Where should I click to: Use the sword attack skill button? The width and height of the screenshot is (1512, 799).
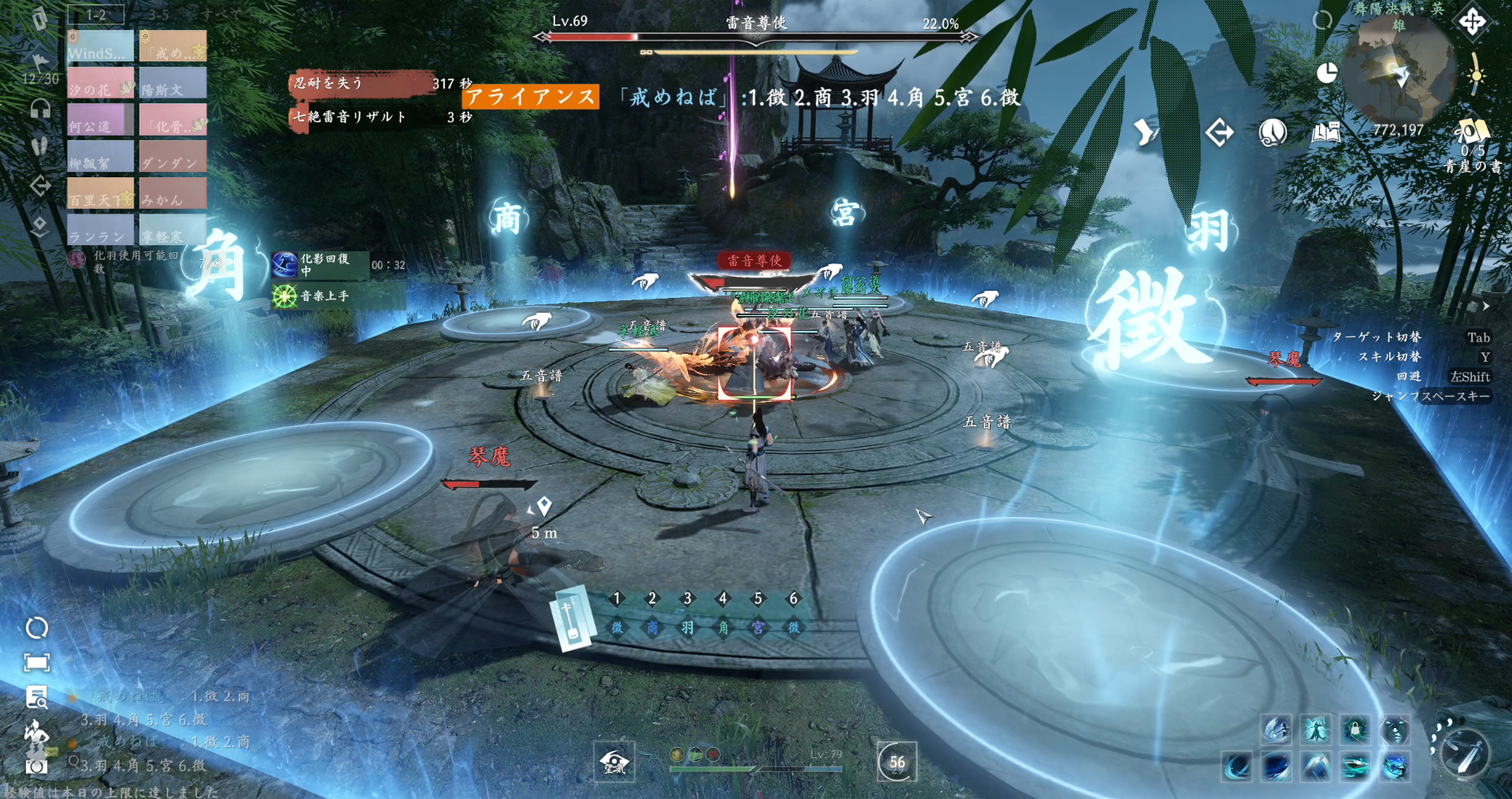pos(1465,754)
